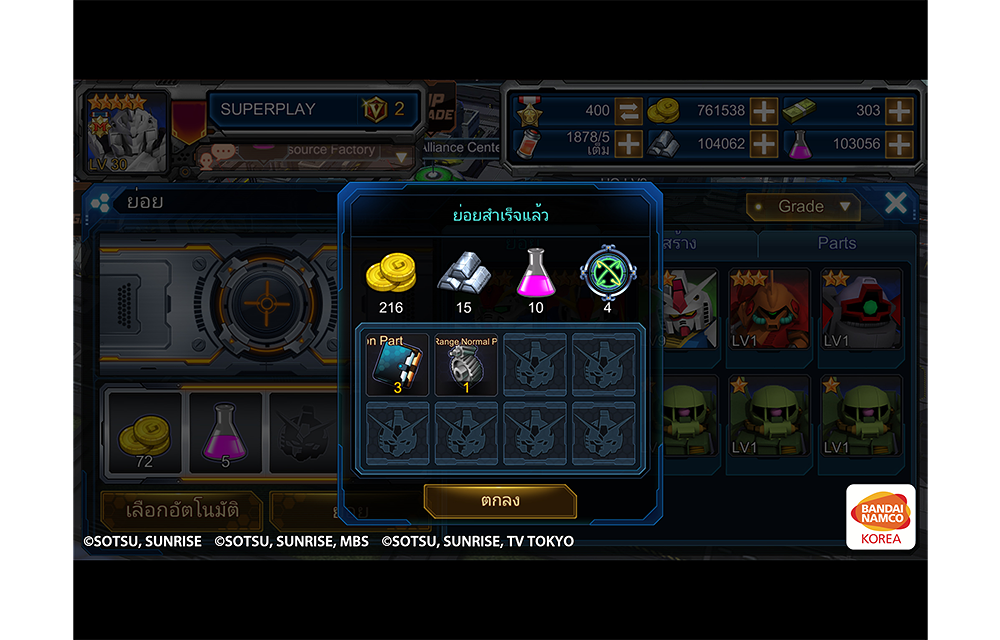Switch to the Parts tab
The width and height of the screenshot is (1000, 640).
(x=836, y=243)
